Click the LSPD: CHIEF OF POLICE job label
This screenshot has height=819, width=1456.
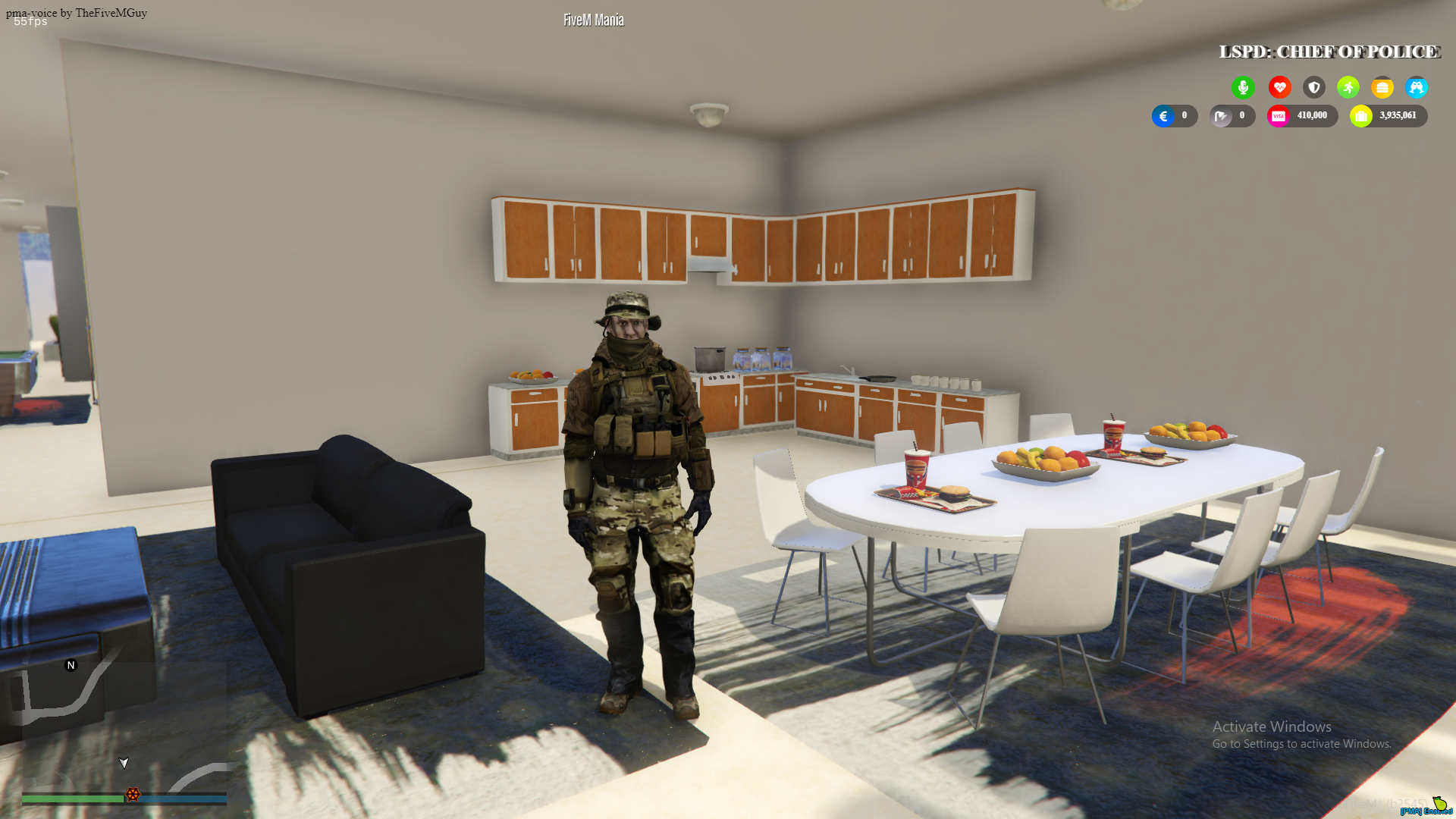click(x=1329, y=52)
